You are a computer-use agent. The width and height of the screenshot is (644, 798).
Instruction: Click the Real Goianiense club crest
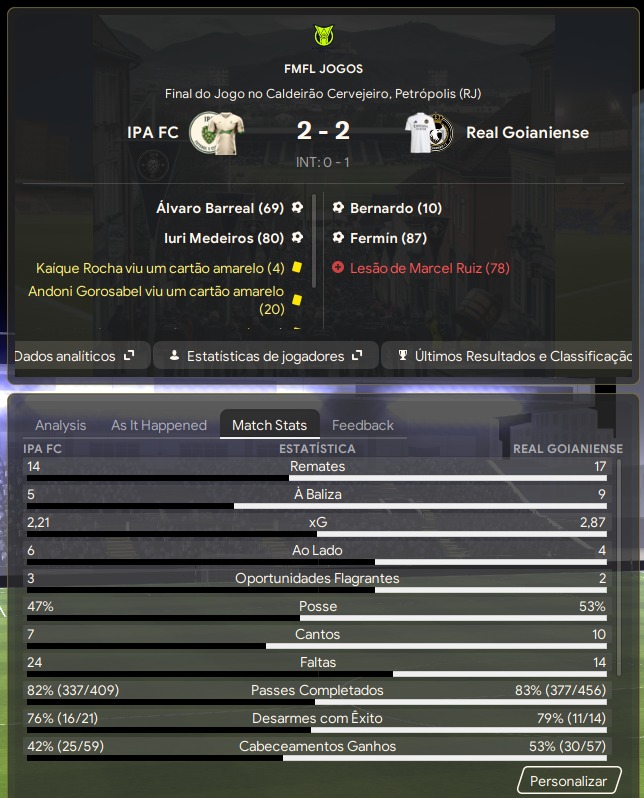[x=431, y=132]
